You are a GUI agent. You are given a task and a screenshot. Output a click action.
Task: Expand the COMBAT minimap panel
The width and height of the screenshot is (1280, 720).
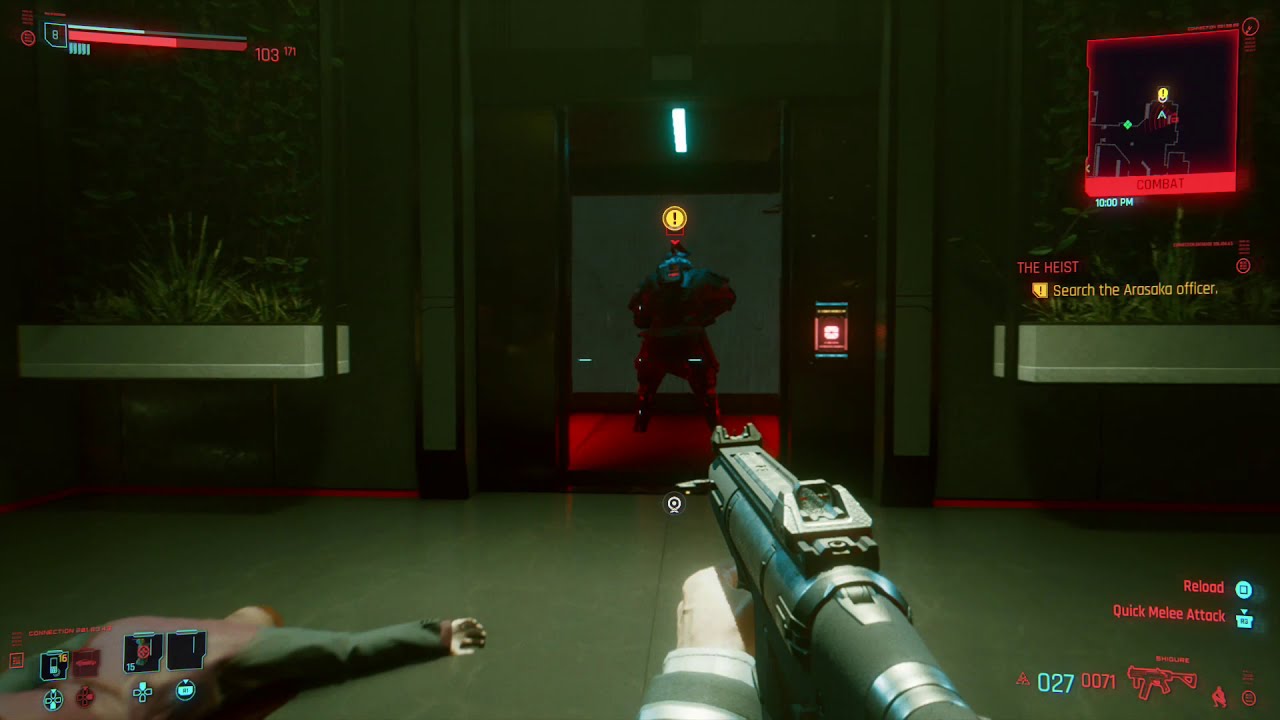(1160, 182)
